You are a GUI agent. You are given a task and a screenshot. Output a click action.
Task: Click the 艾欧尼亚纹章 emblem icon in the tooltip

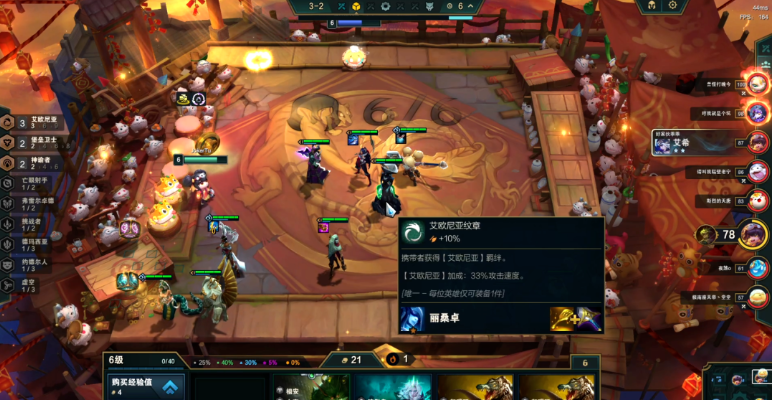pyautogui.click(x=412, y=233)
